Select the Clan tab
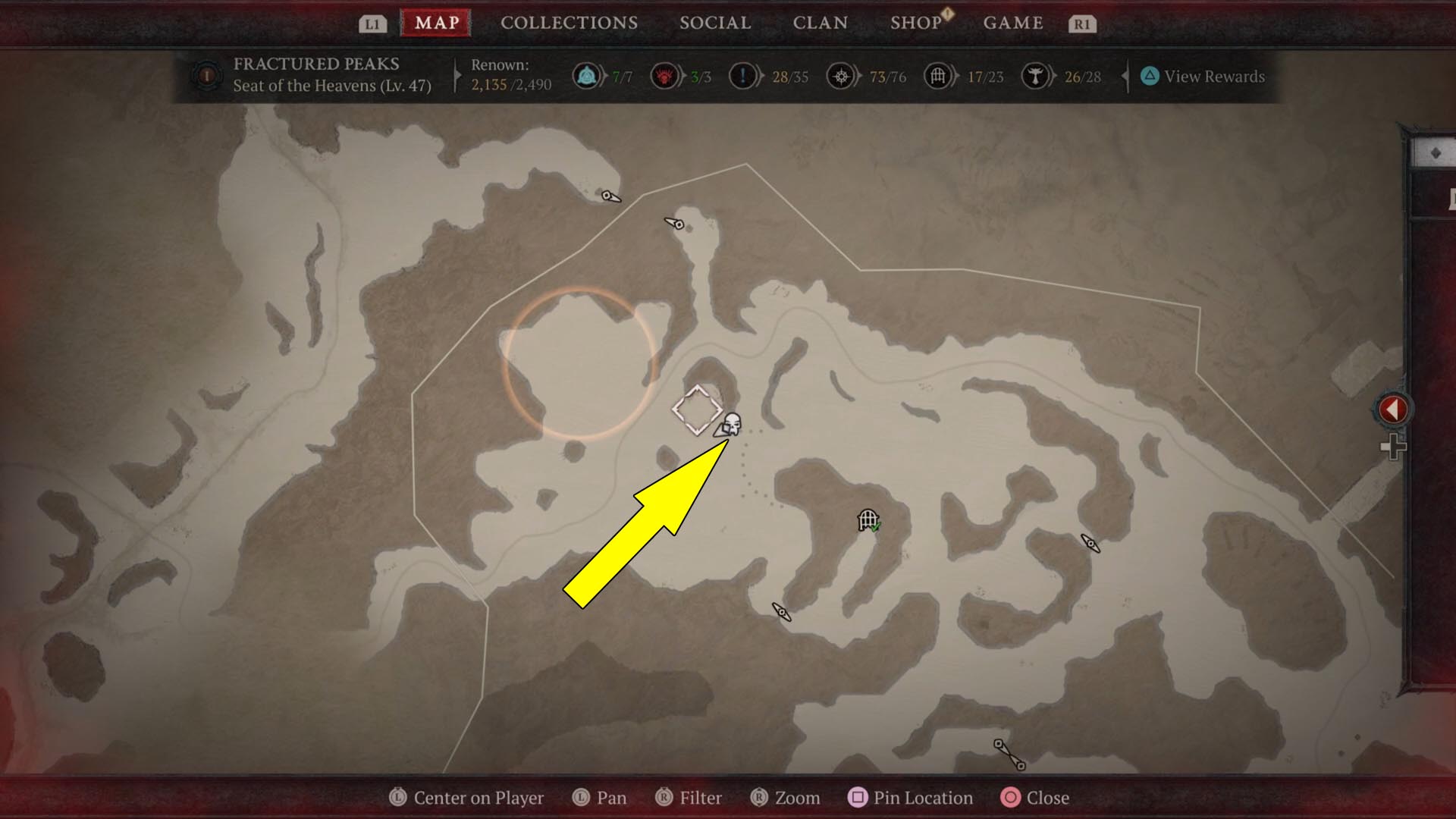Image resolution: width=1456 pixels, height=819 pixels. coord(820,23)
